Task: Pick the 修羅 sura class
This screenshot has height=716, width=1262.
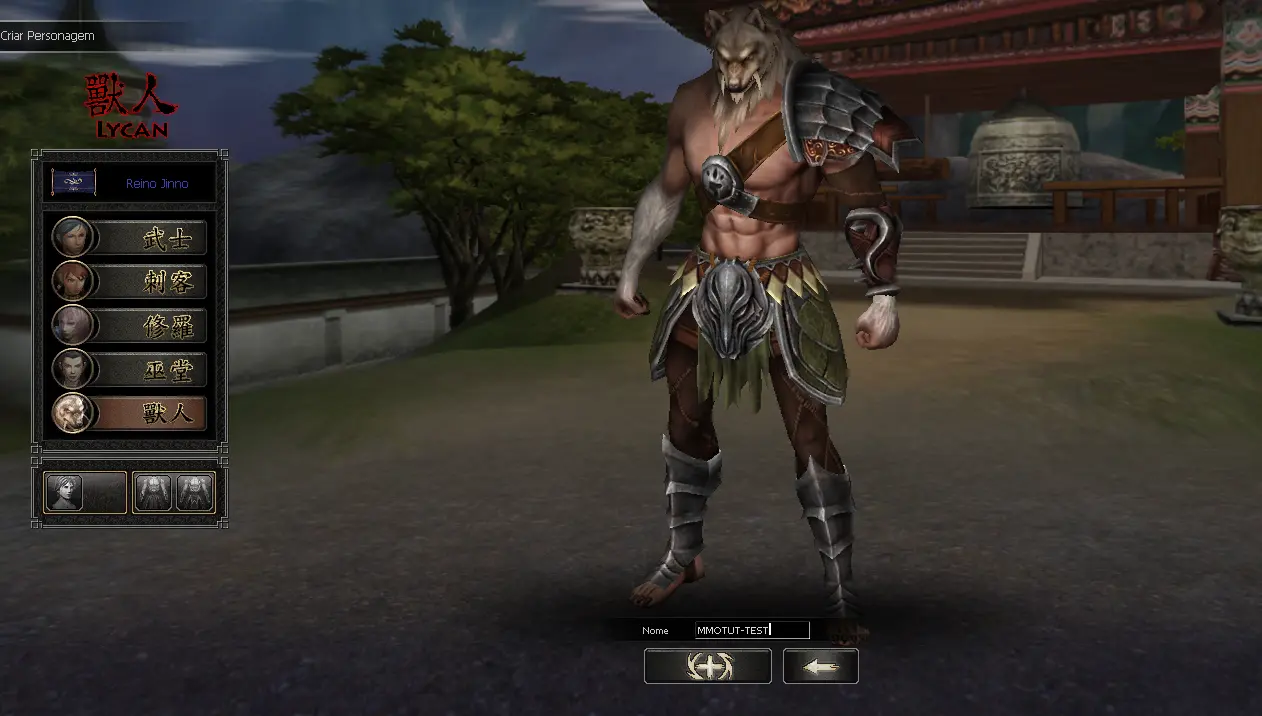Action: coord(130,325)
